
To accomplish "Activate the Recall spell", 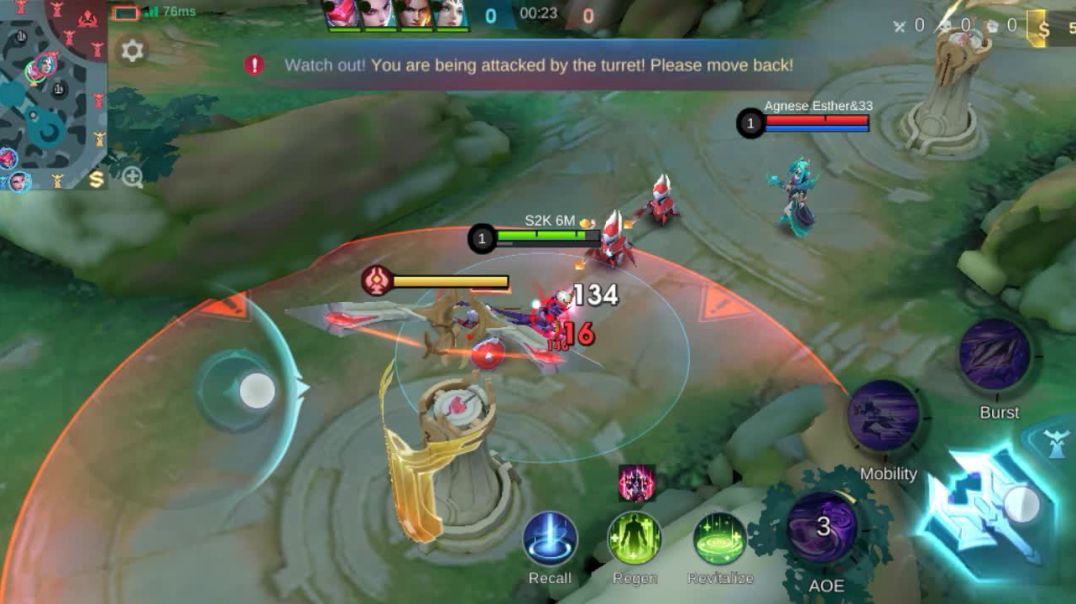I will click(x=550, y=539).
